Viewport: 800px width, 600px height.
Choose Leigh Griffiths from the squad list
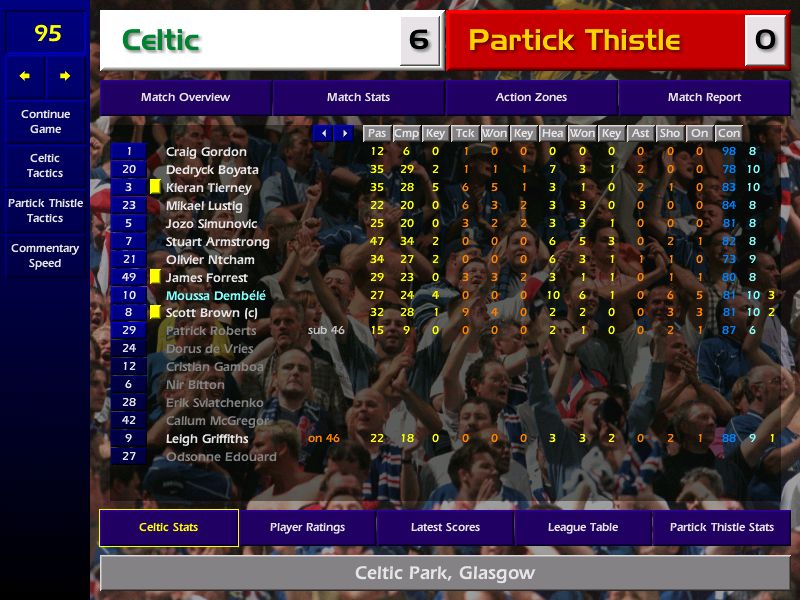tap(207, 439)
